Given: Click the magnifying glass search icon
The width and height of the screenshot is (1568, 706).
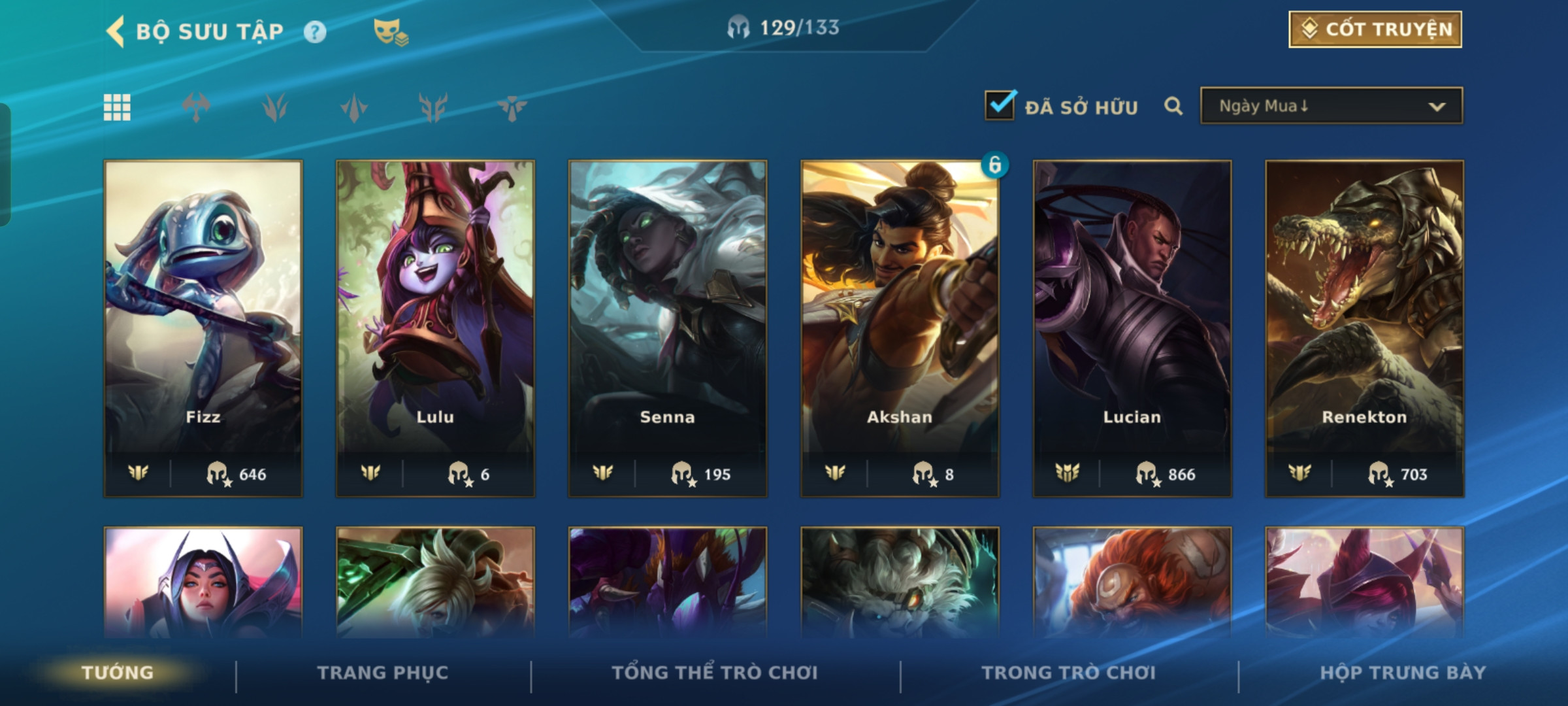Looking at the screenshot, I should pyautogui.click(x=1173, y=106).
